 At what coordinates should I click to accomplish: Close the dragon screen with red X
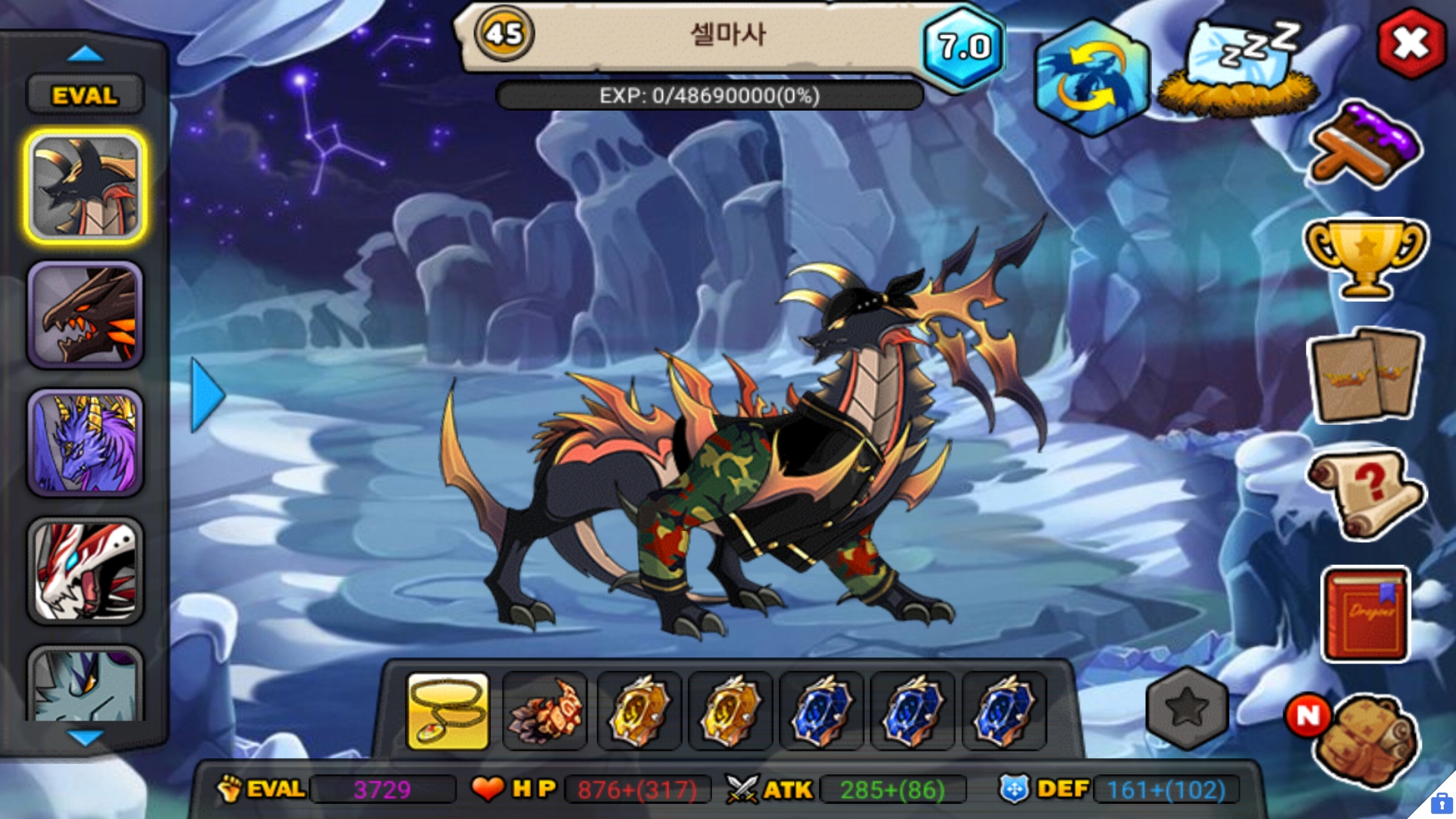(1410, 44)
